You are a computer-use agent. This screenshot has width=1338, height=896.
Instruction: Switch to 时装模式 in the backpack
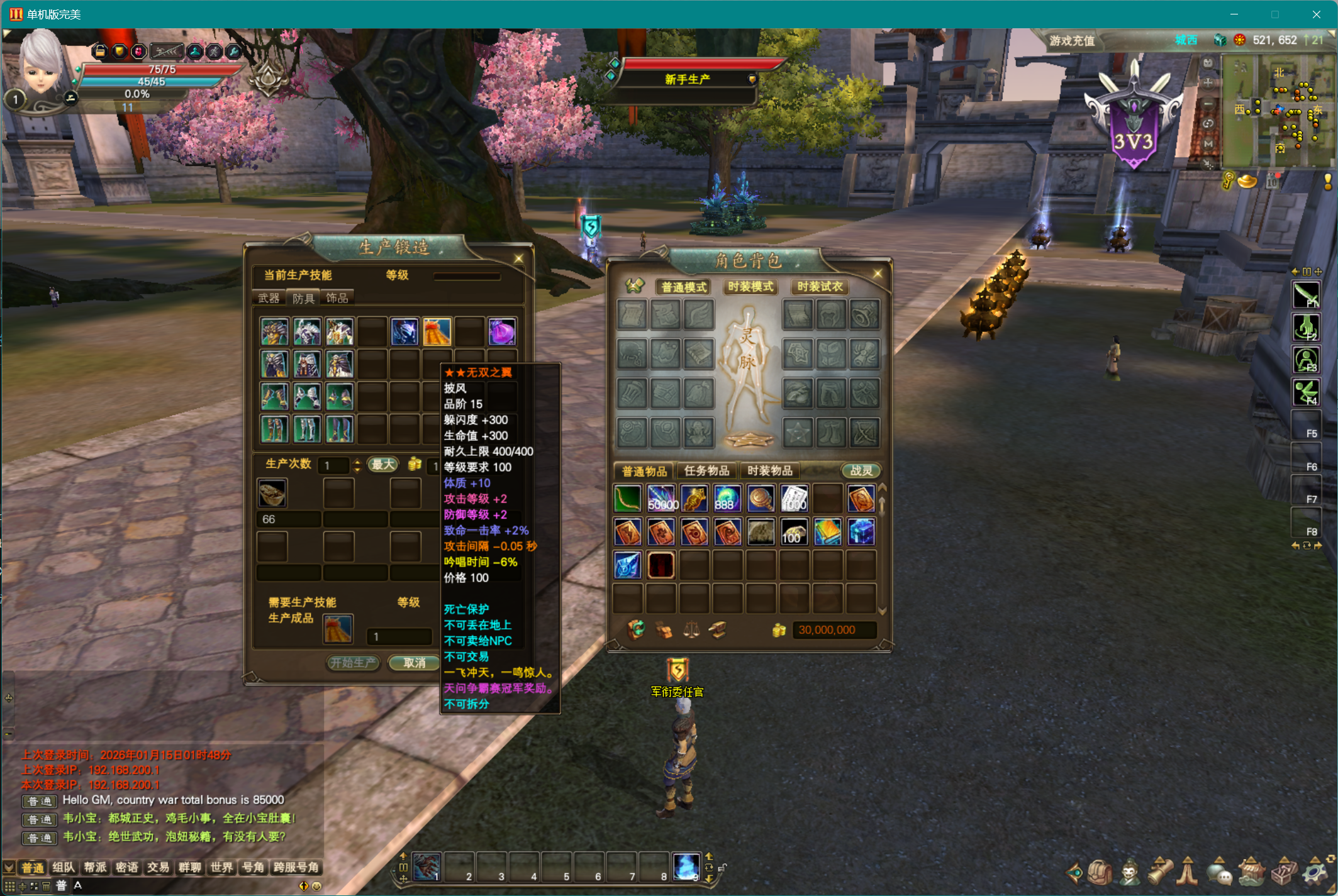coord(750,287)
